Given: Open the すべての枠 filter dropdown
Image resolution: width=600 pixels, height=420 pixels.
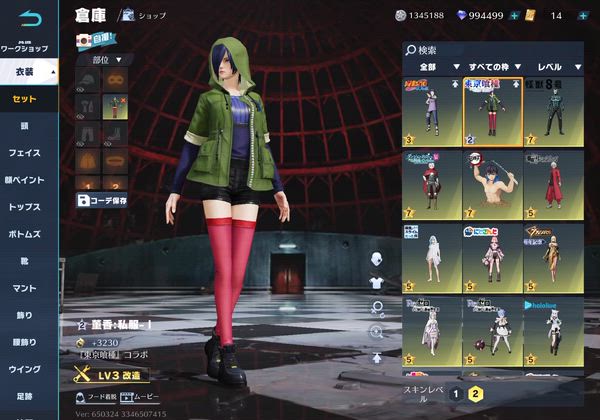Looking at the screenshot, I should coord(490,65).
